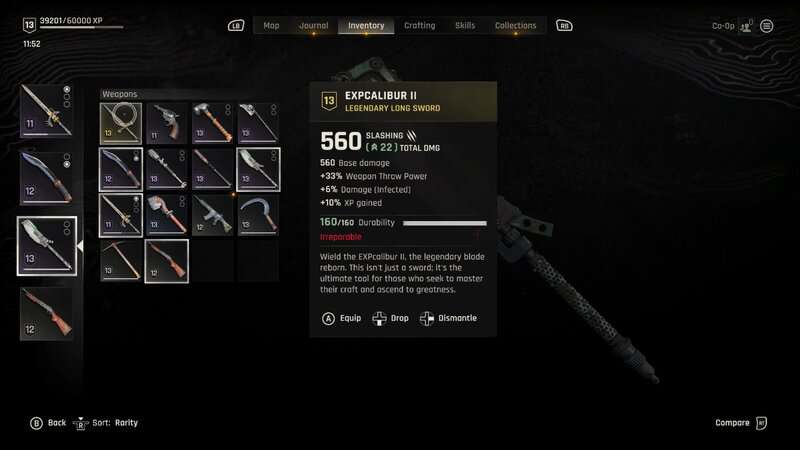Show the Skills tab
The width and height of the screenshot is (800, 450).
[465, 26]
